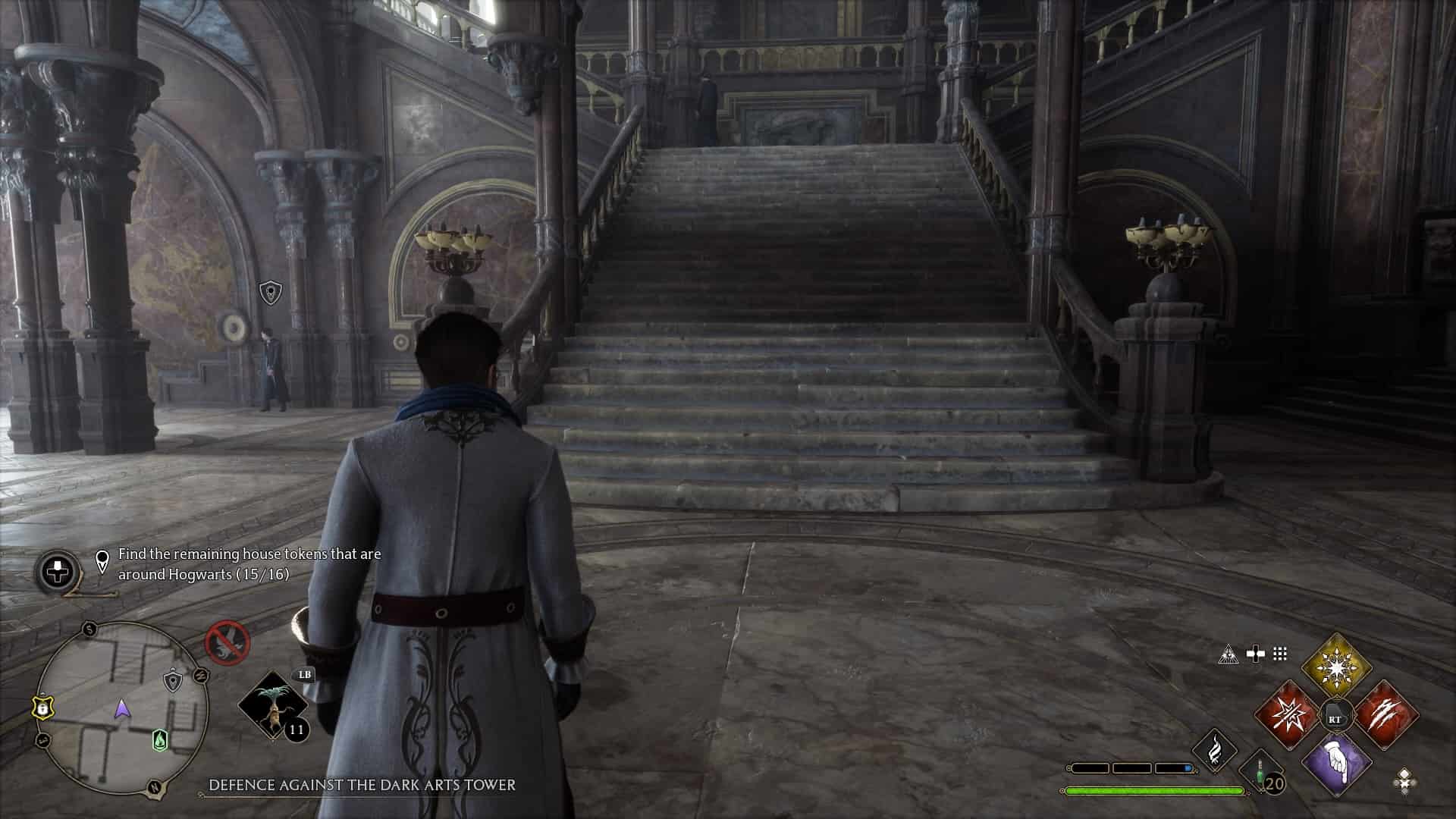Click the green Floo flame minimap marker

[159, 739]
